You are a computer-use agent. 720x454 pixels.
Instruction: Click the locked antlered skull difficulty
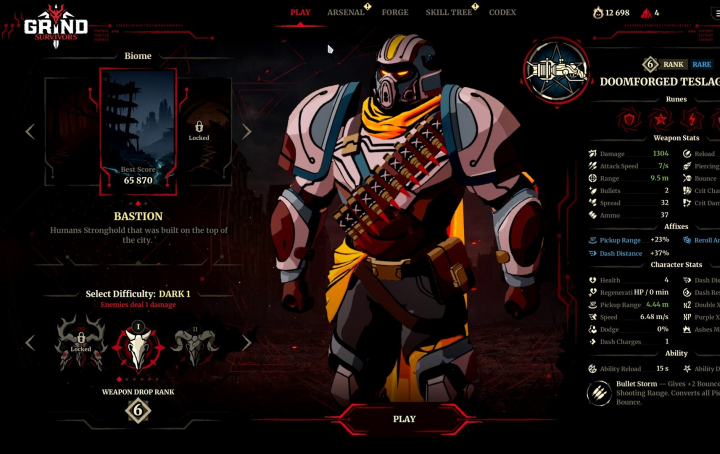81,345
